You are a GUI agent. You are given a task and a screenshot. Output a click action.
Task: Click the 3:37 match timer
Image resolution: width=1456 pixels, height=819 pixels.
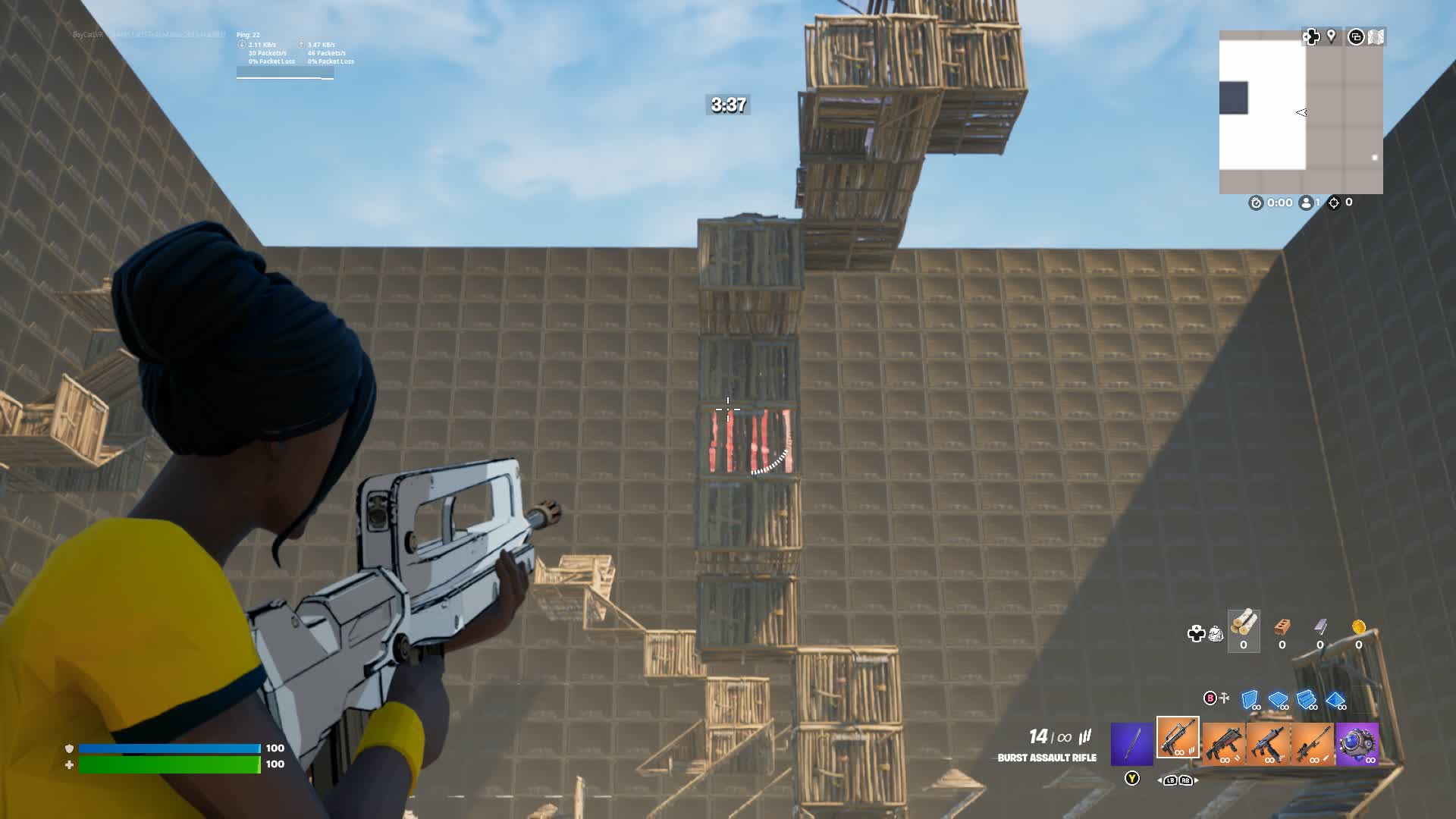tap(726, 105)
